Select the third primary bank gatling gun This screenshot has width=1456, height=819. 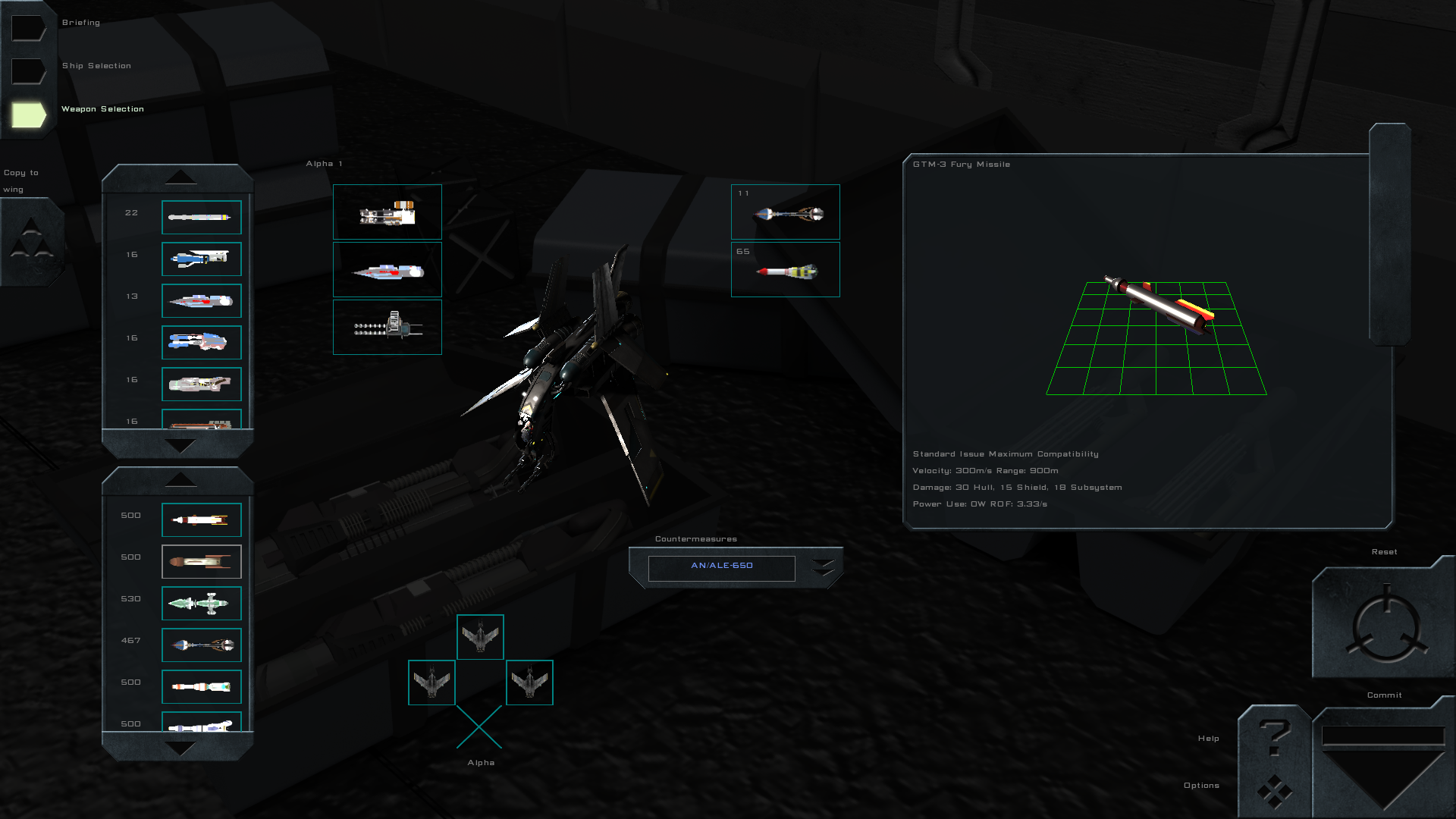coord(387,327)
